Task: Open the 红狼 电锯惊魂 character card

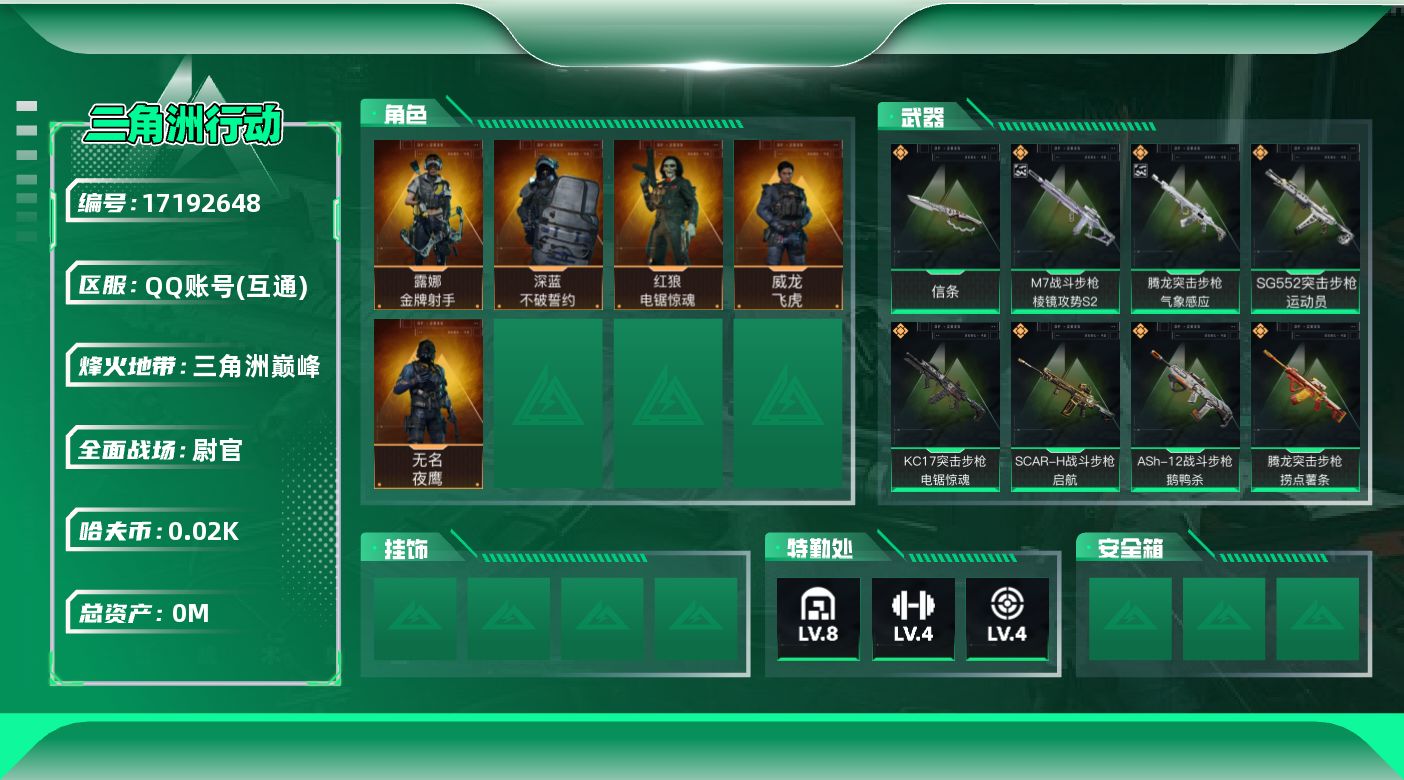Action: [668, 224]
